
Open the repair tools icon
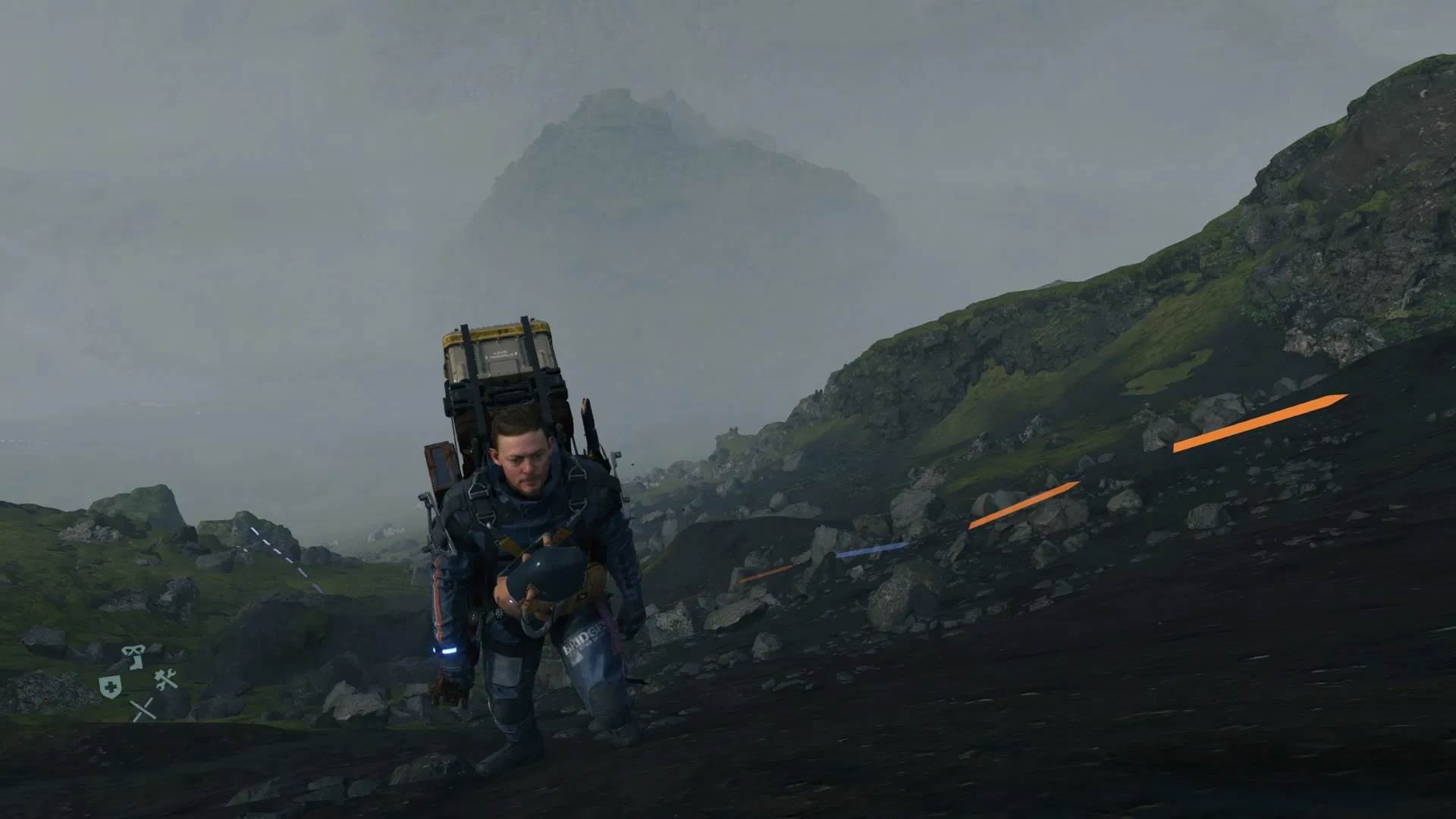(x=165, y=679)
